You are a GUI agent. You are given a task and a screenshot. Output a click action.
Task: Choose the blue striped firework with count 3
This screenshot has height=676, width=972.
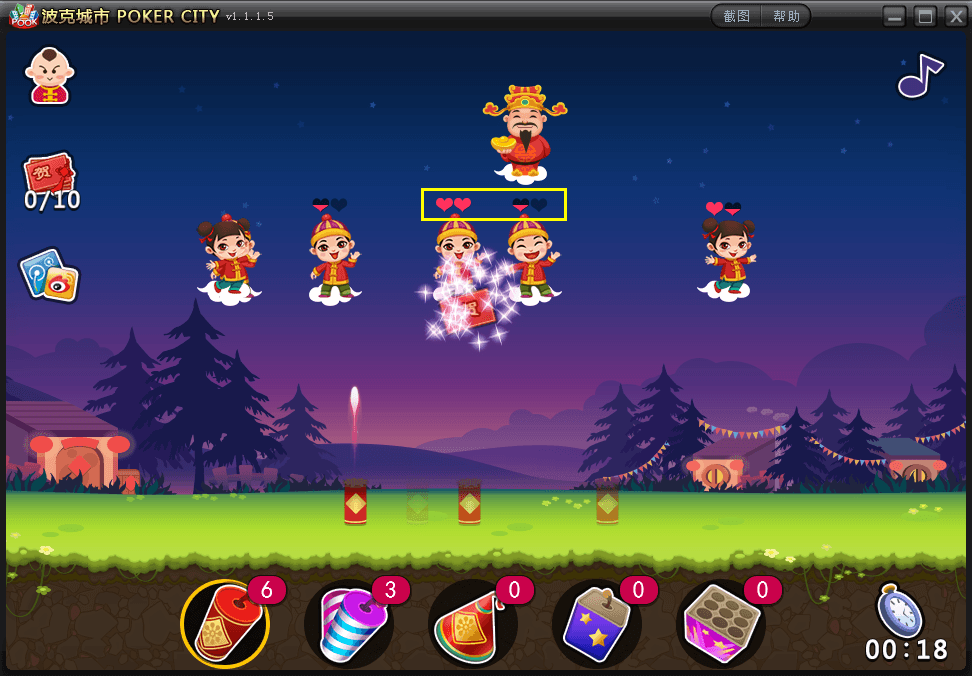point(348,624)
